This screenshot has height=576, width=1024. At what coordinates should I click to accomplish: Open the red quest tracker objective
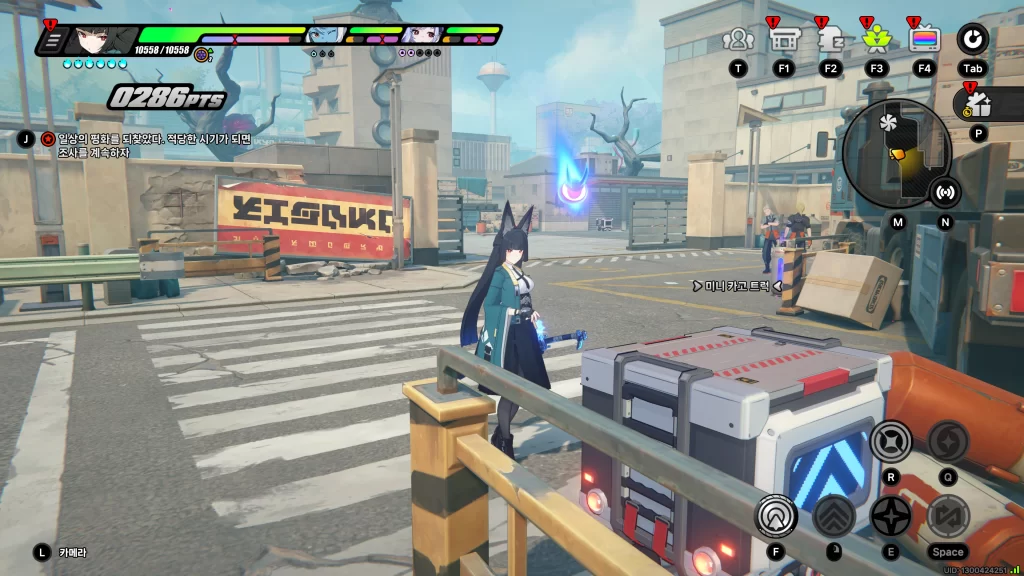(x=48, y=139)
